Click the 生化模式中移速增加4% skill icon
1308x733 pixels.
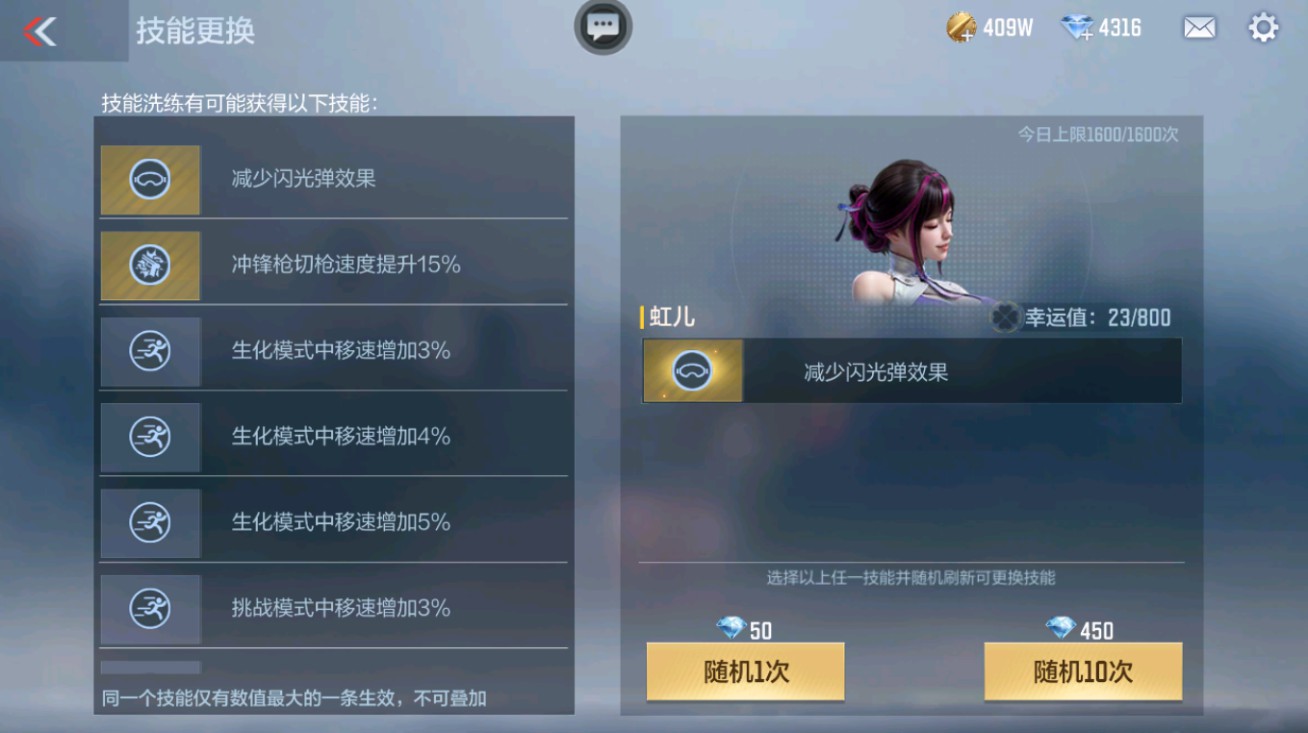pyautogui.click(x=150, y=437)
